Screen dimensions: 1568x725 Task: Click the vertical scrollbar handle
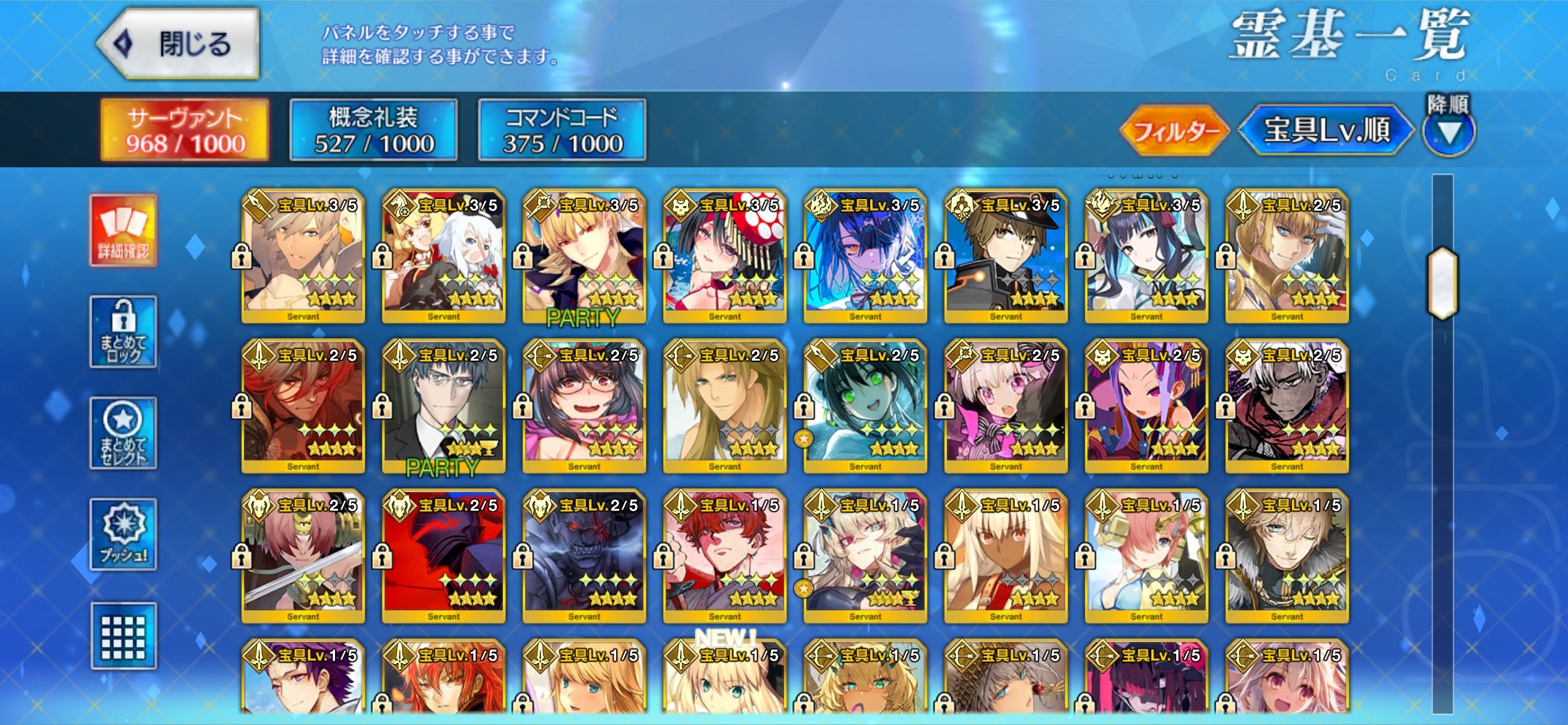tap(1442, 283)
